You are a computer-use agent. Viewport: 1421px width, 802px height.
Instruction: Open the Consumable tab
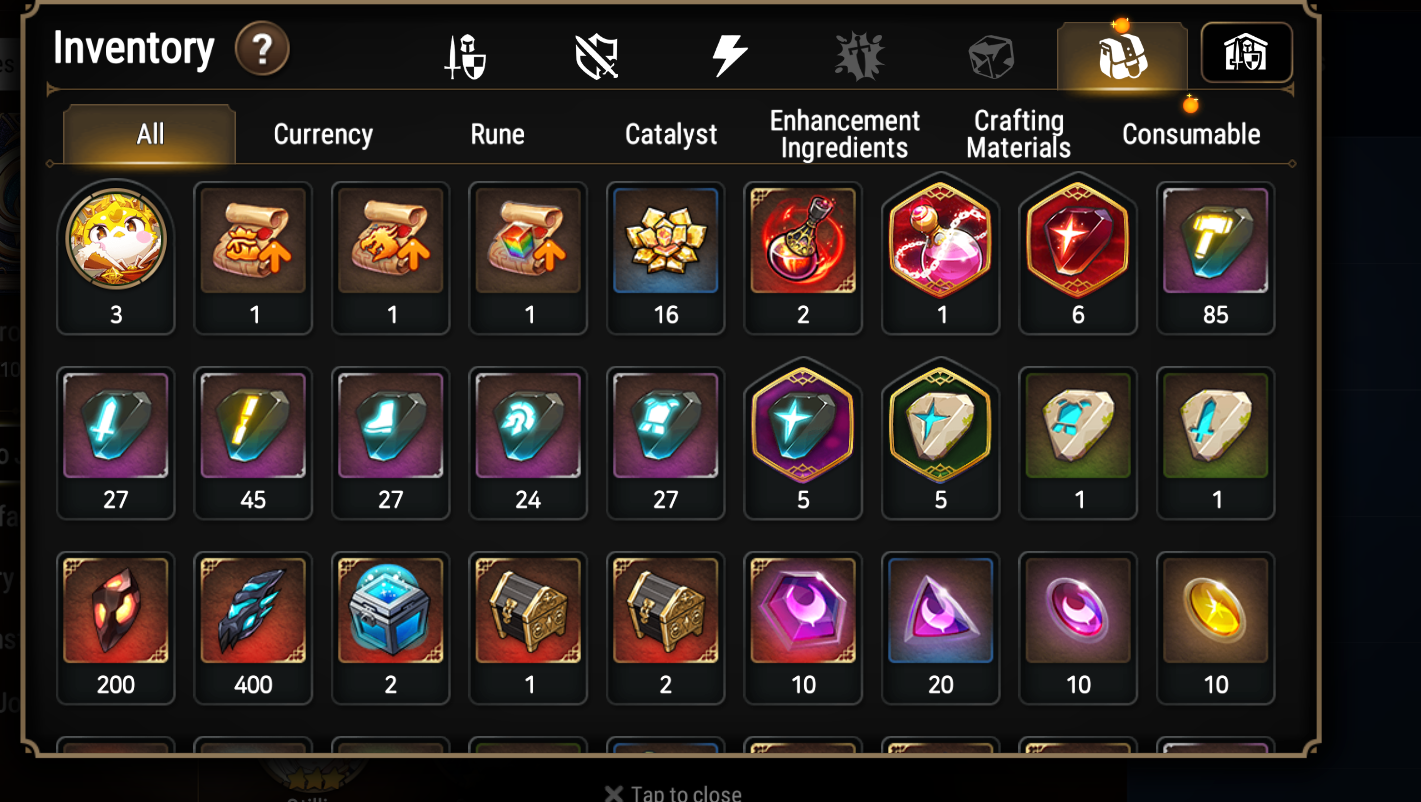pos(1190,134)
